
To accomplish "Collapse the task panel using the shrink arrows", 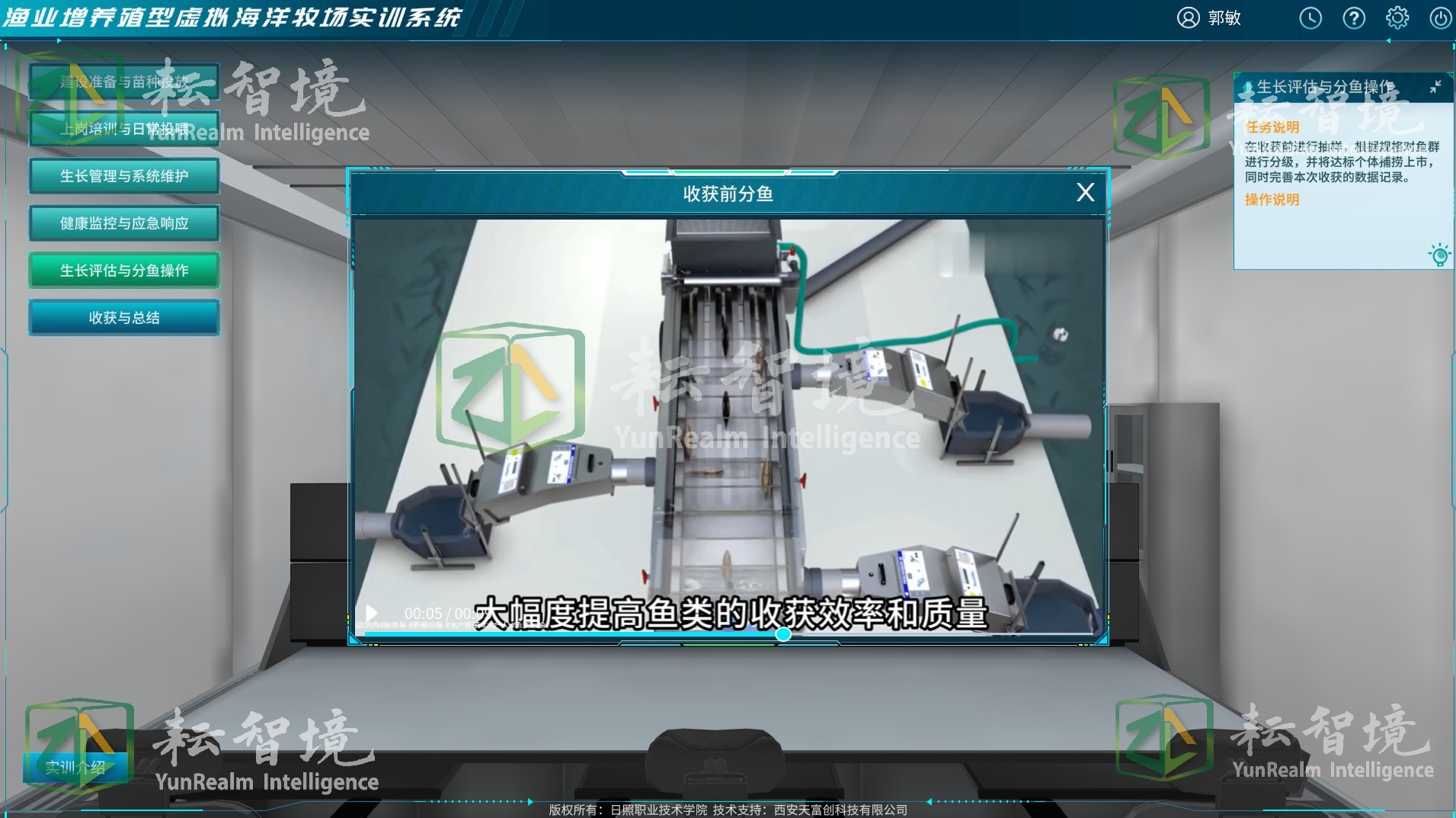I will point(1435,86).
